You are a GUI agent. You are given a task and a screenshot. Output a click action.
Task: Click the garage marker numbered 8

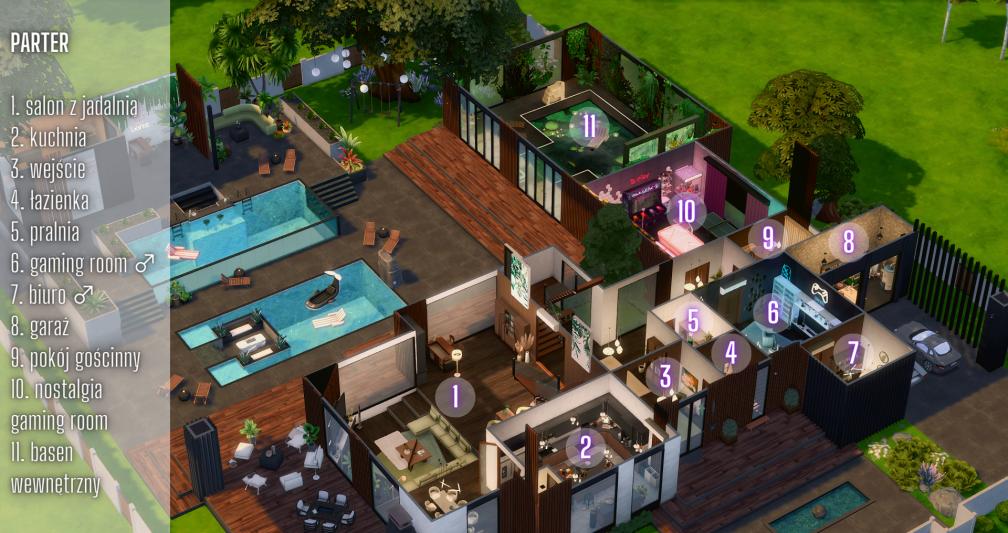coord(848,241)
